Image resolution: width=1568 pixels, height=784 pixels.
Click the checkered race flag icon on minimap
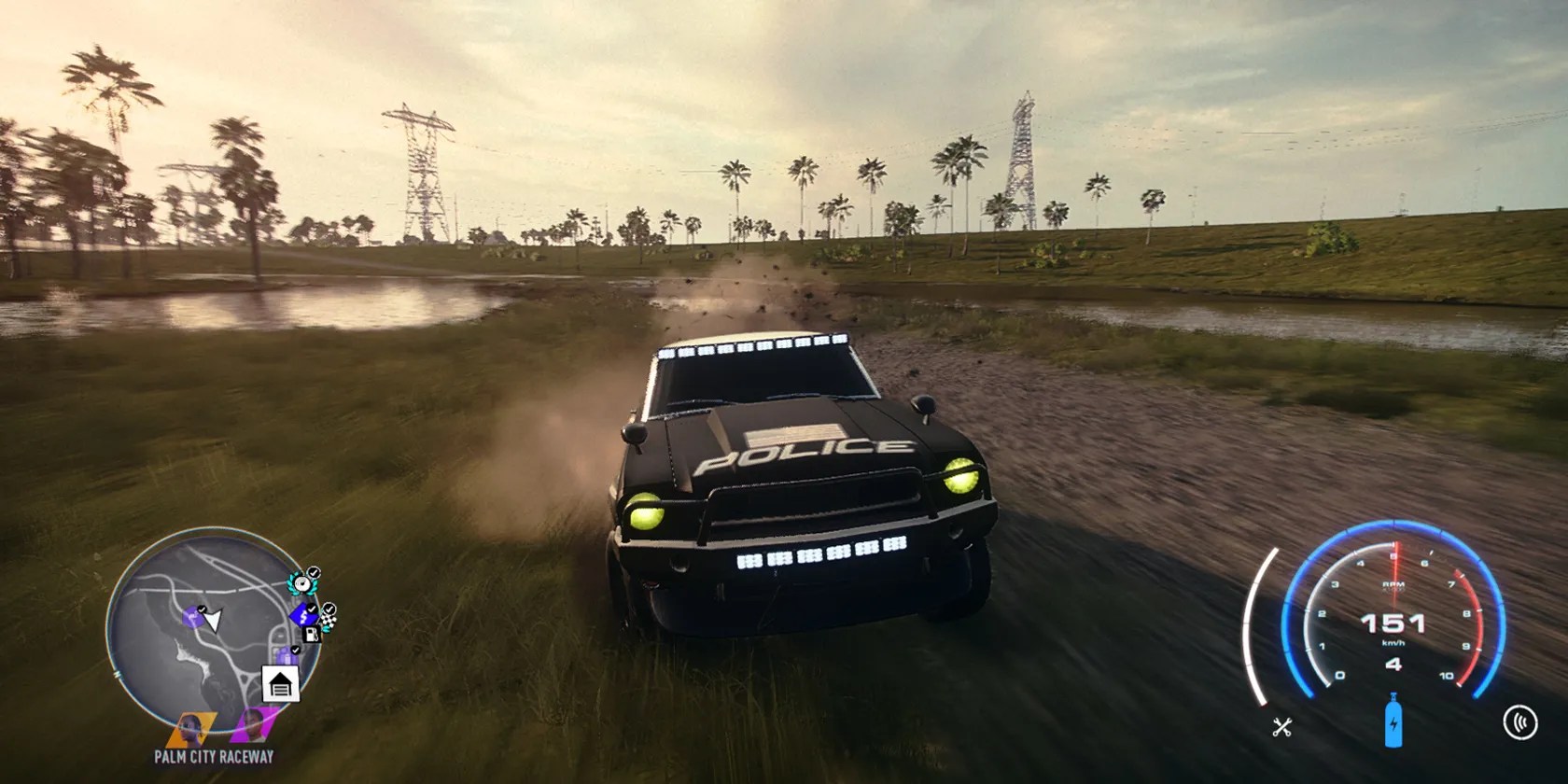(x=328, y=620)
